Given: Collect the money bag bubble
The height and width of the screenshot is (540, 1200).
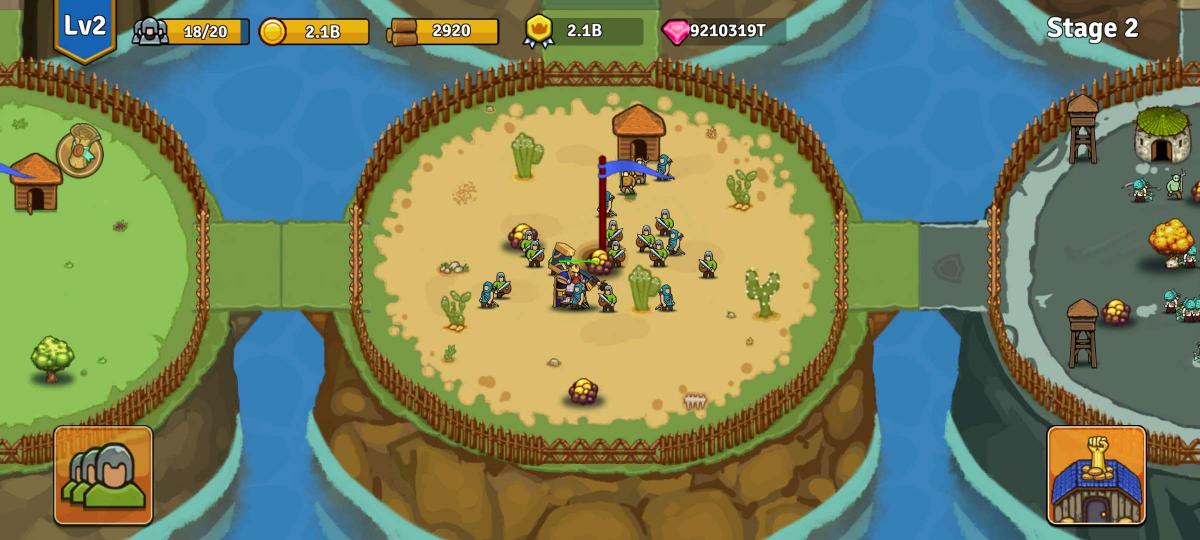Looking at the screenshot, I should tap(79, 153).
